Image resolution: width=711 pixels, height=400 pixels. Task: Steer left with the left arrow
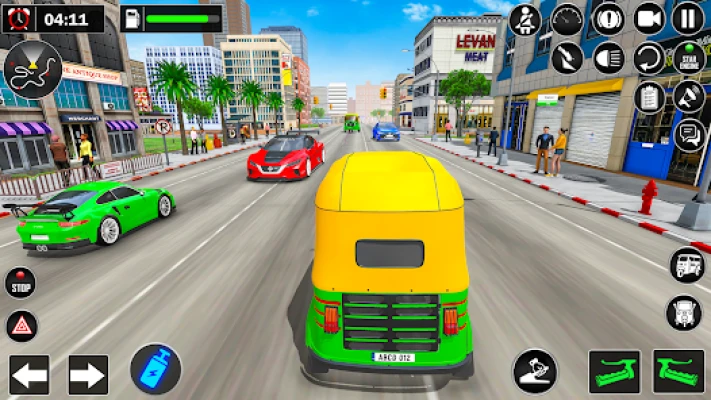[x=29, y=375]
